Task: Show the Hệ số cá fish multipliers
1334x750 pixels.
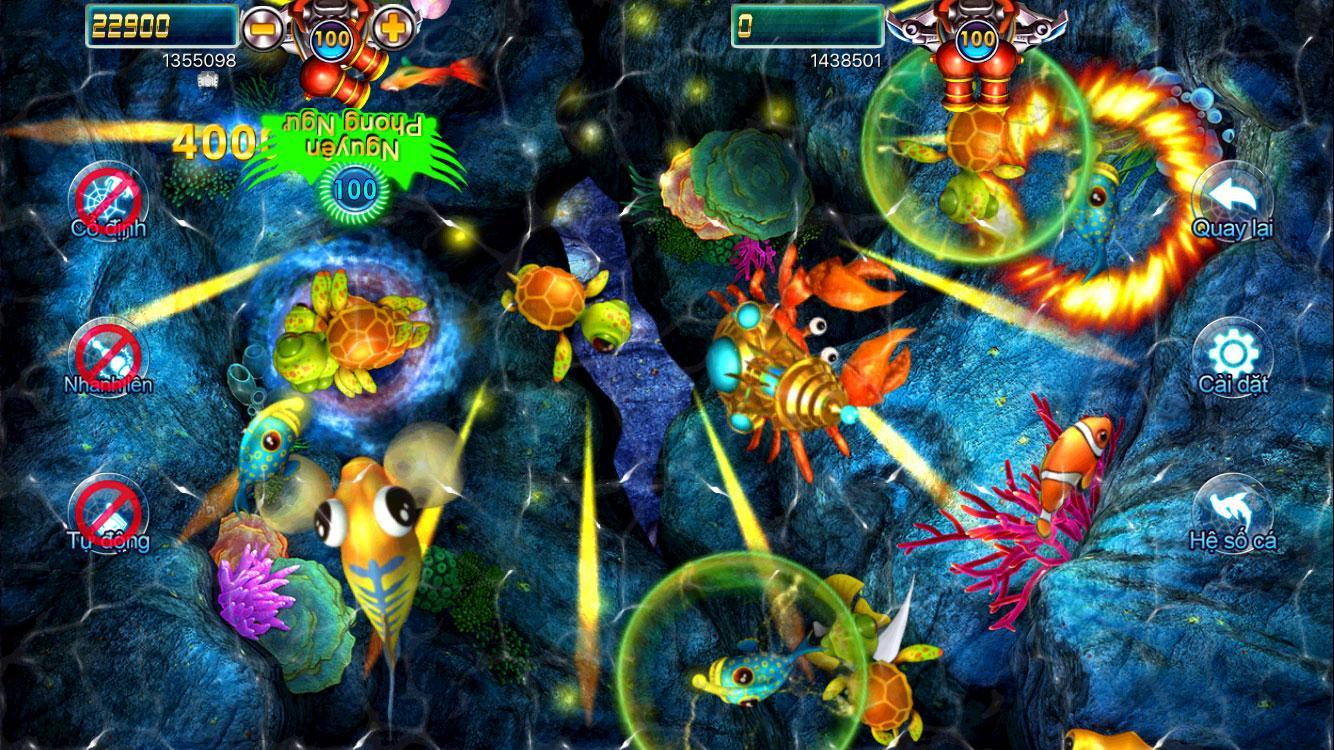Action: click(1233, 512)
